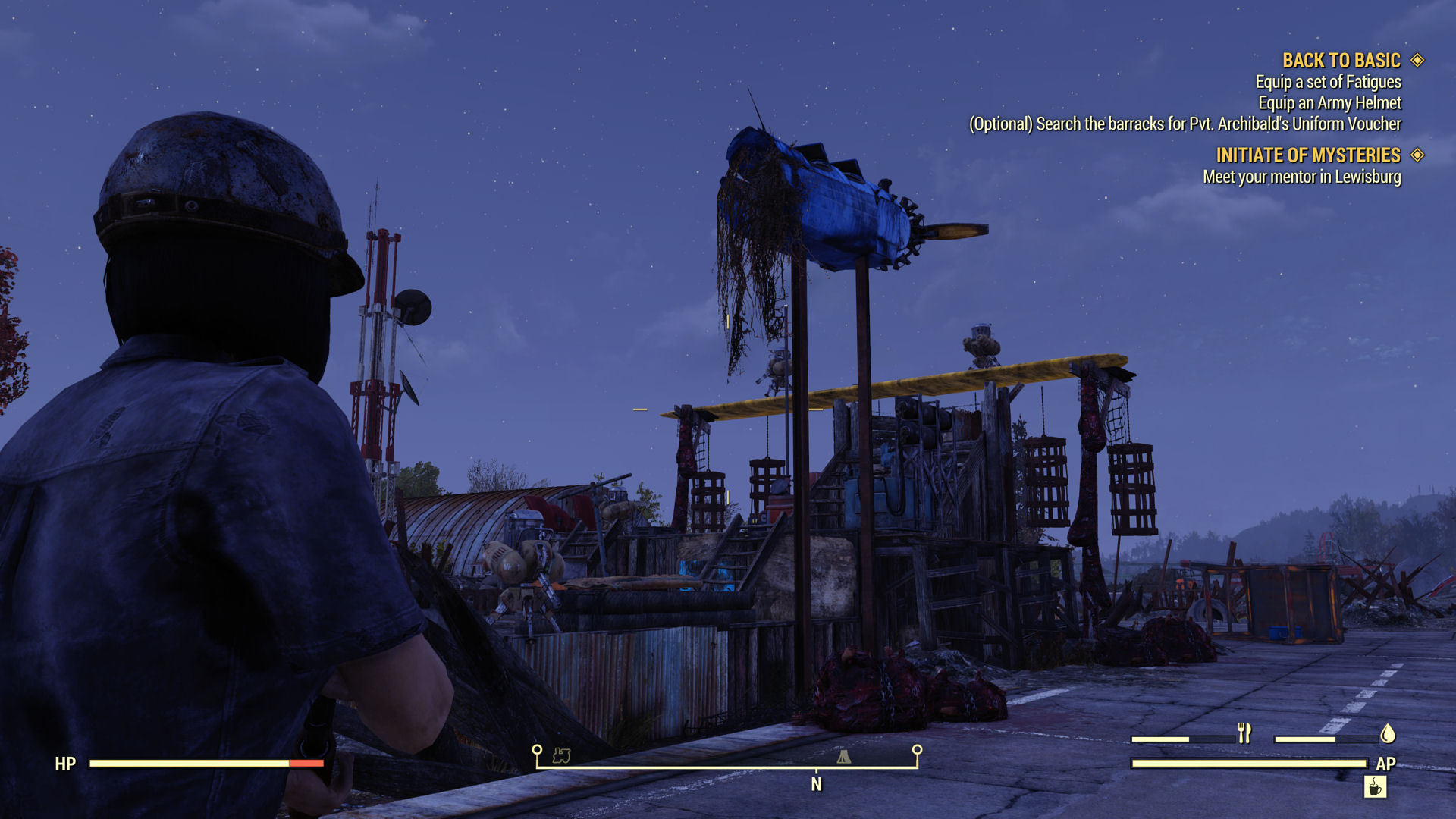
Task: Select the Back to Basic quest title
Action: tap(1341, 61)
